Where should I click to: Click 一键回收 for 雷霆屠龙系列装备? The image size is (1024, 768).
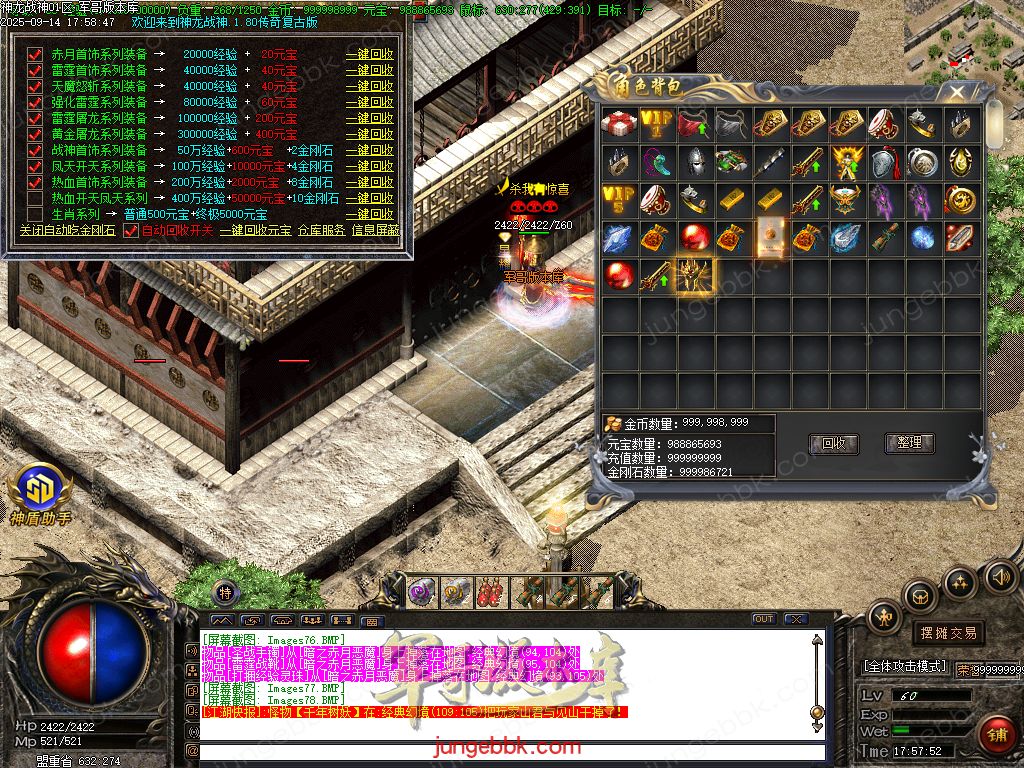(x=369, y=118)
